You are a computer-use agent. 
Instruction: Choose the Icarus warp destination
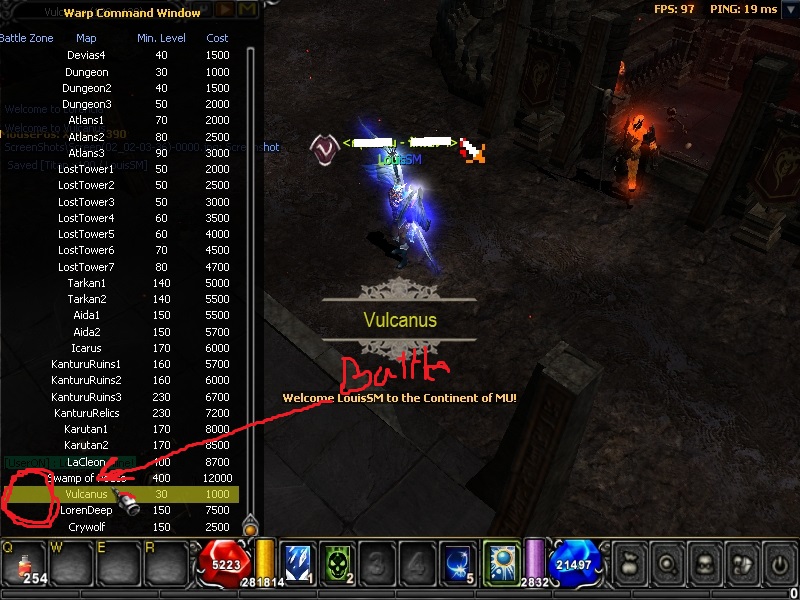[x=86, y=347]
